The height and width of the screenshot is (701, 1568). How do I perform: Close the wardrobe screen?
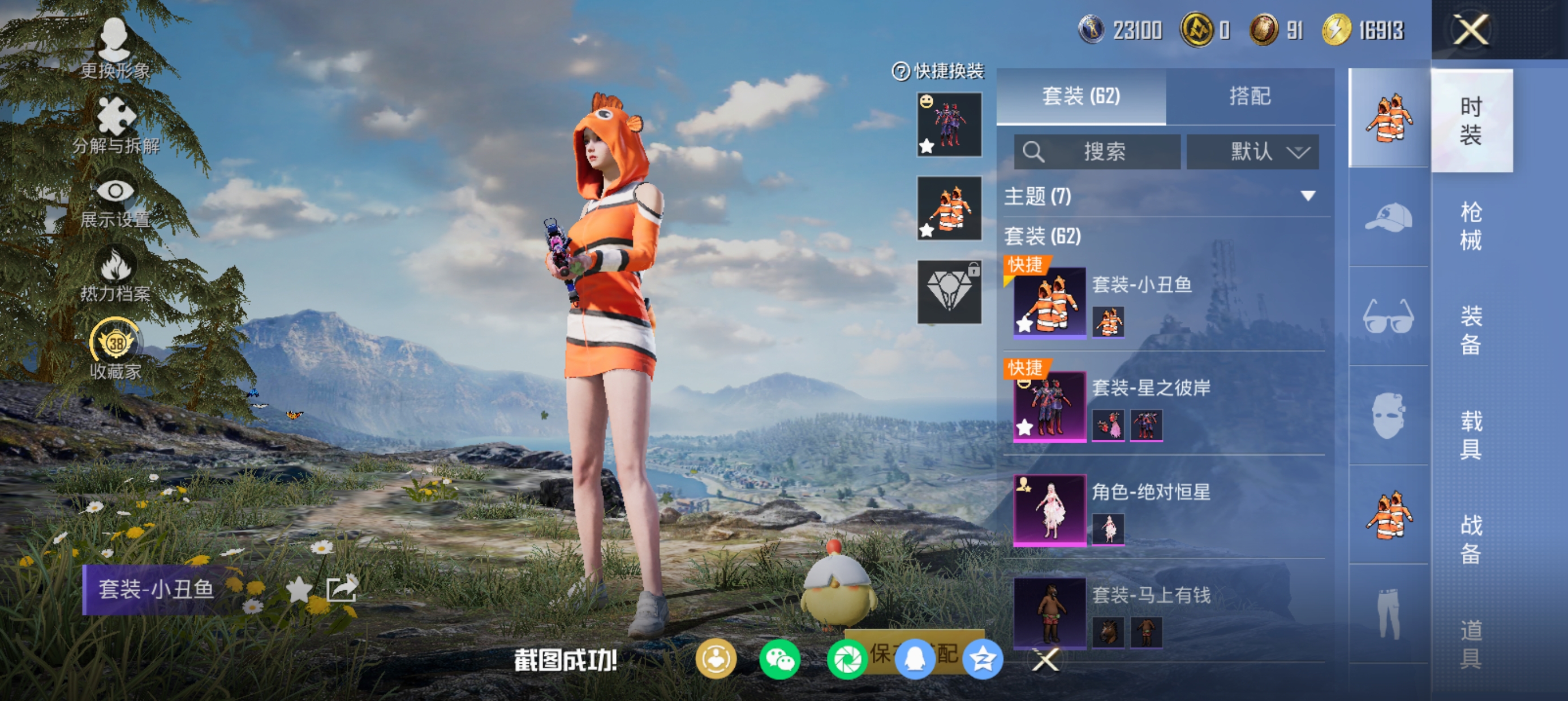[1471, 29]
